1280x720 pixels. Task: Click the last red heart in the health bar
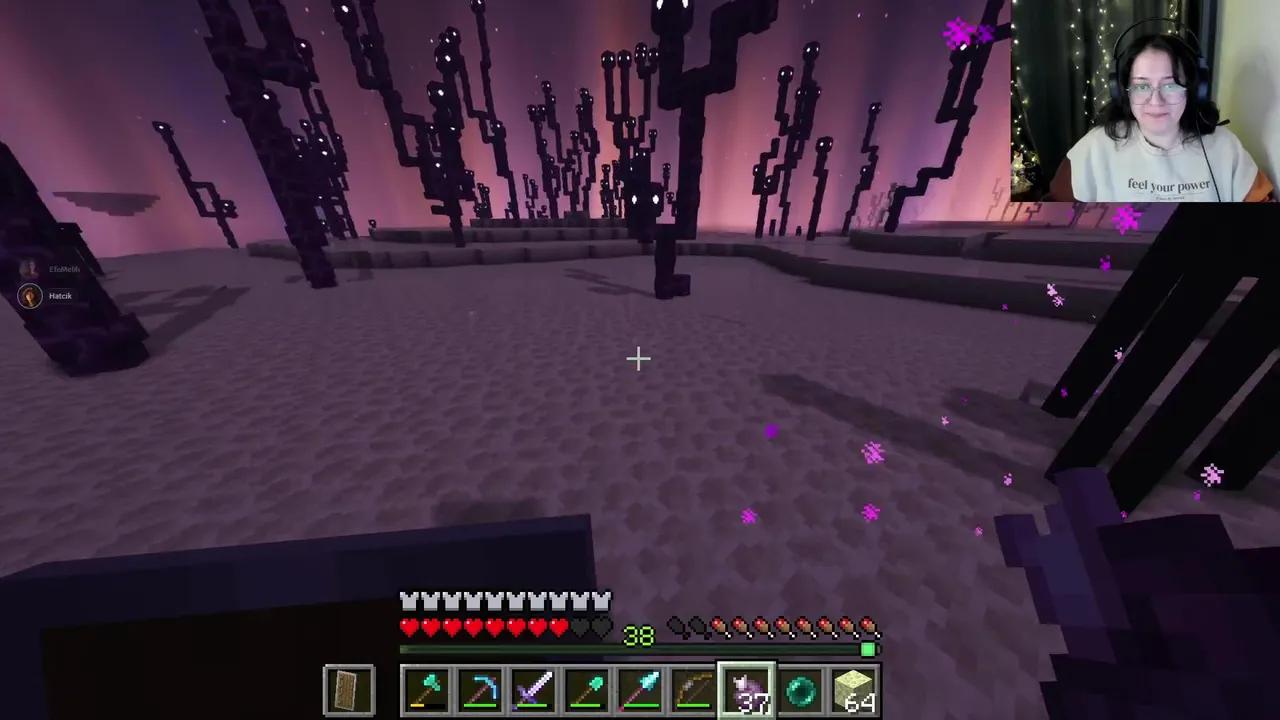(x=557, y=627)
